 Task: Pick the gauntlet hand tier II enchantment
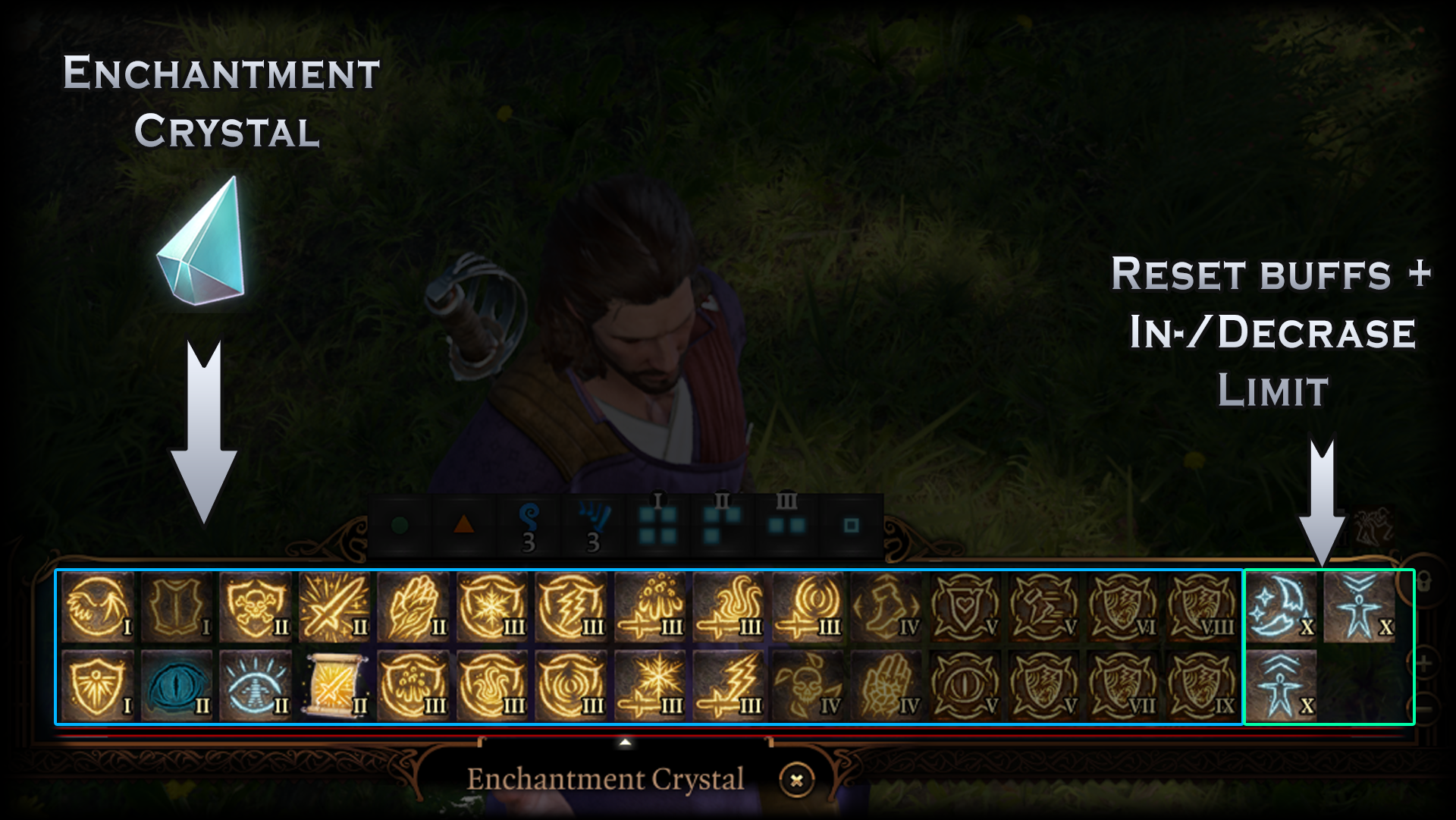[x=413, y=607]
